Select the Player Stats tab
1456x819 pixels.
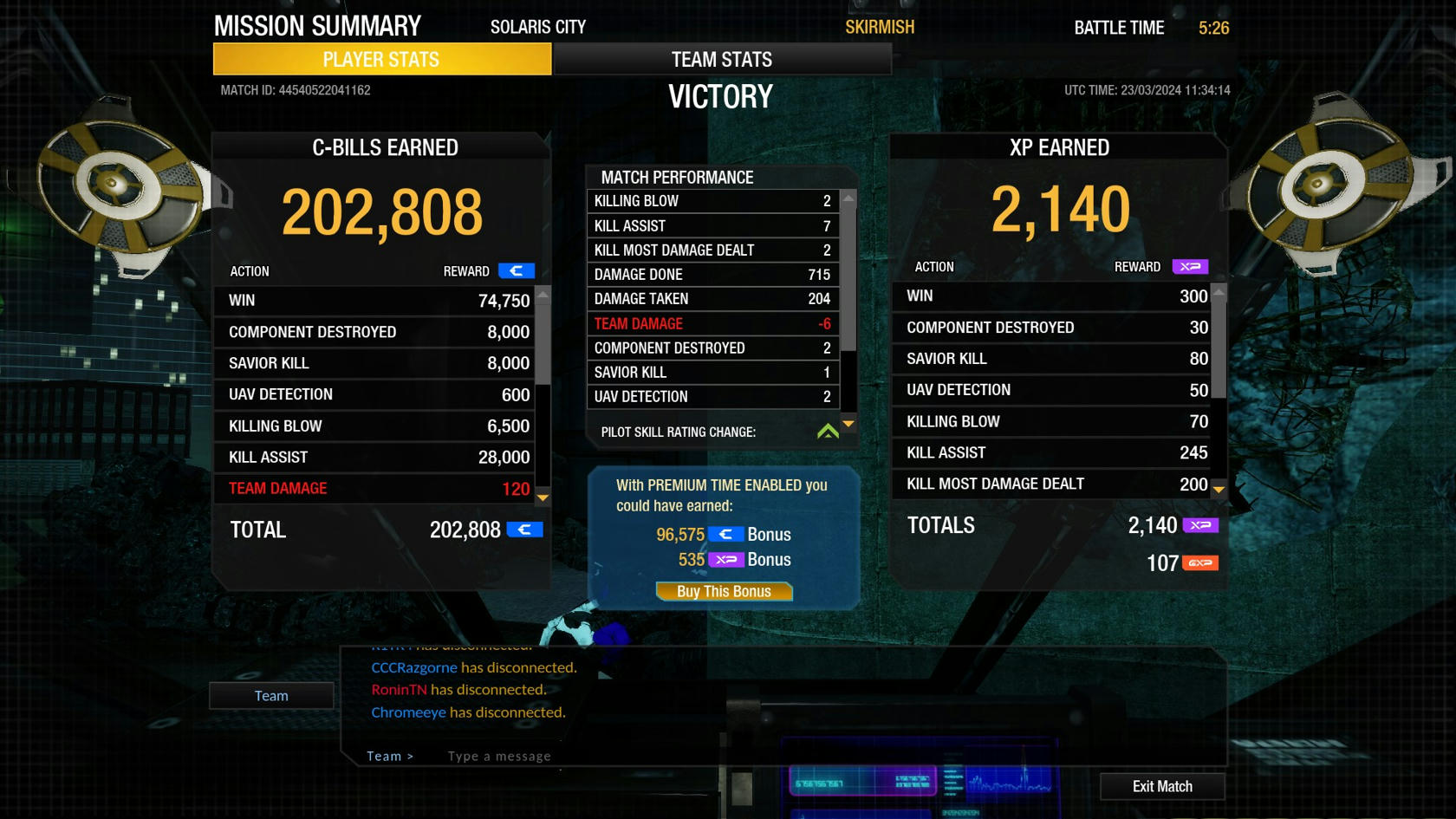click(381, 59)
